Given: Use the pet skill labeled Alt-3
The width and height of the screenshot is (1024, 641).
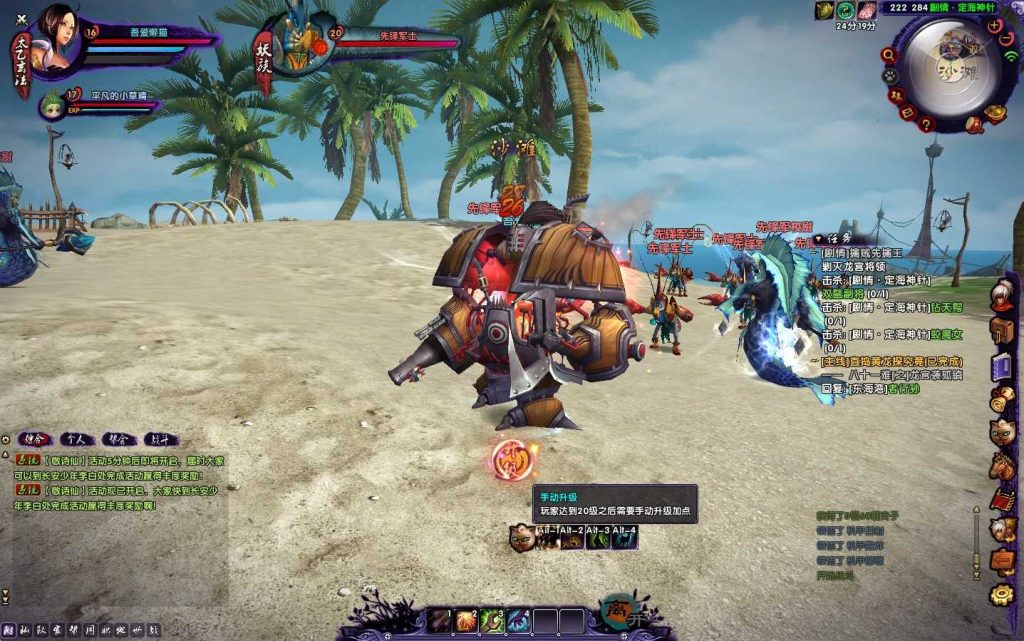Looking at the screenshot, I should [x=598, y=539].
